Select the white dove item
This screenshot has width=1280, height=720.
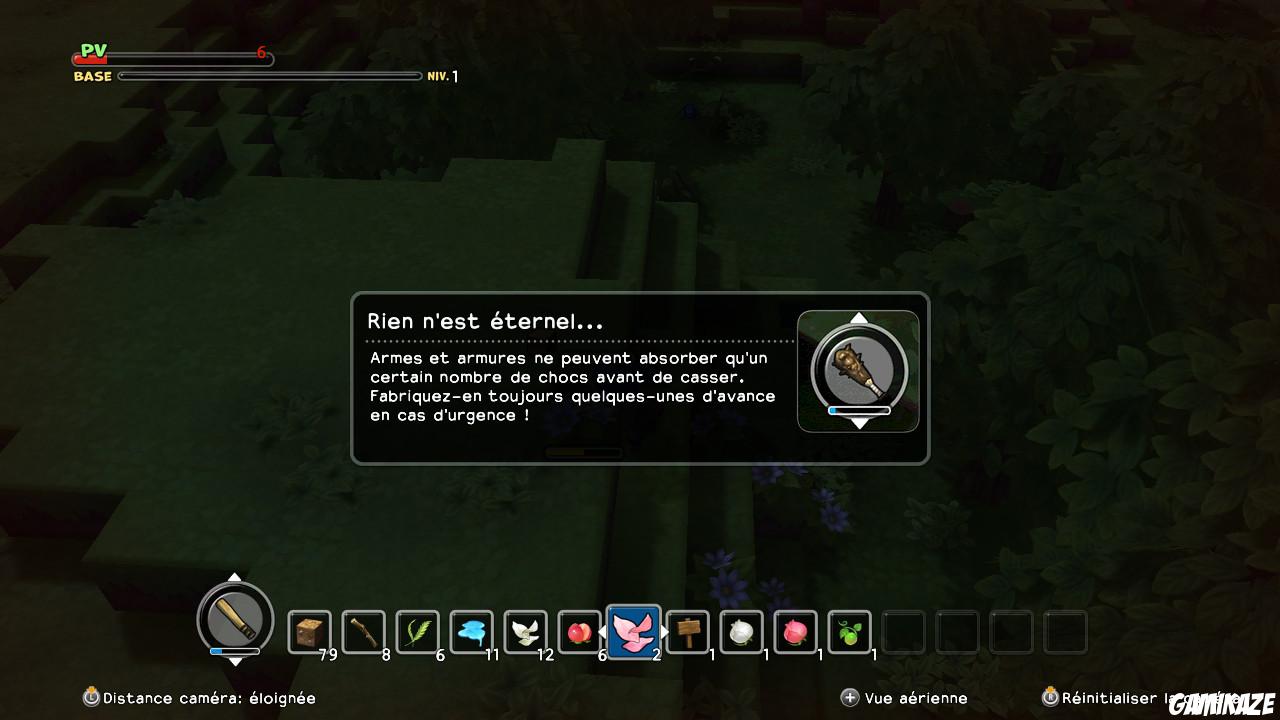click(525, 630)
